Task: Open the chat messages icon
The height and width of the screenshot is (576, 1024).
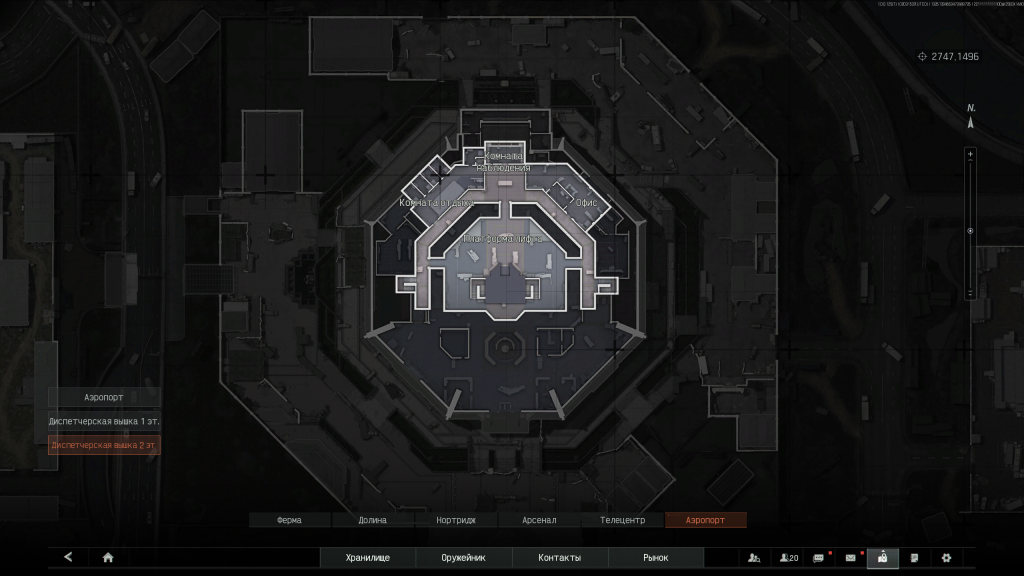Action: click(819, 557)
